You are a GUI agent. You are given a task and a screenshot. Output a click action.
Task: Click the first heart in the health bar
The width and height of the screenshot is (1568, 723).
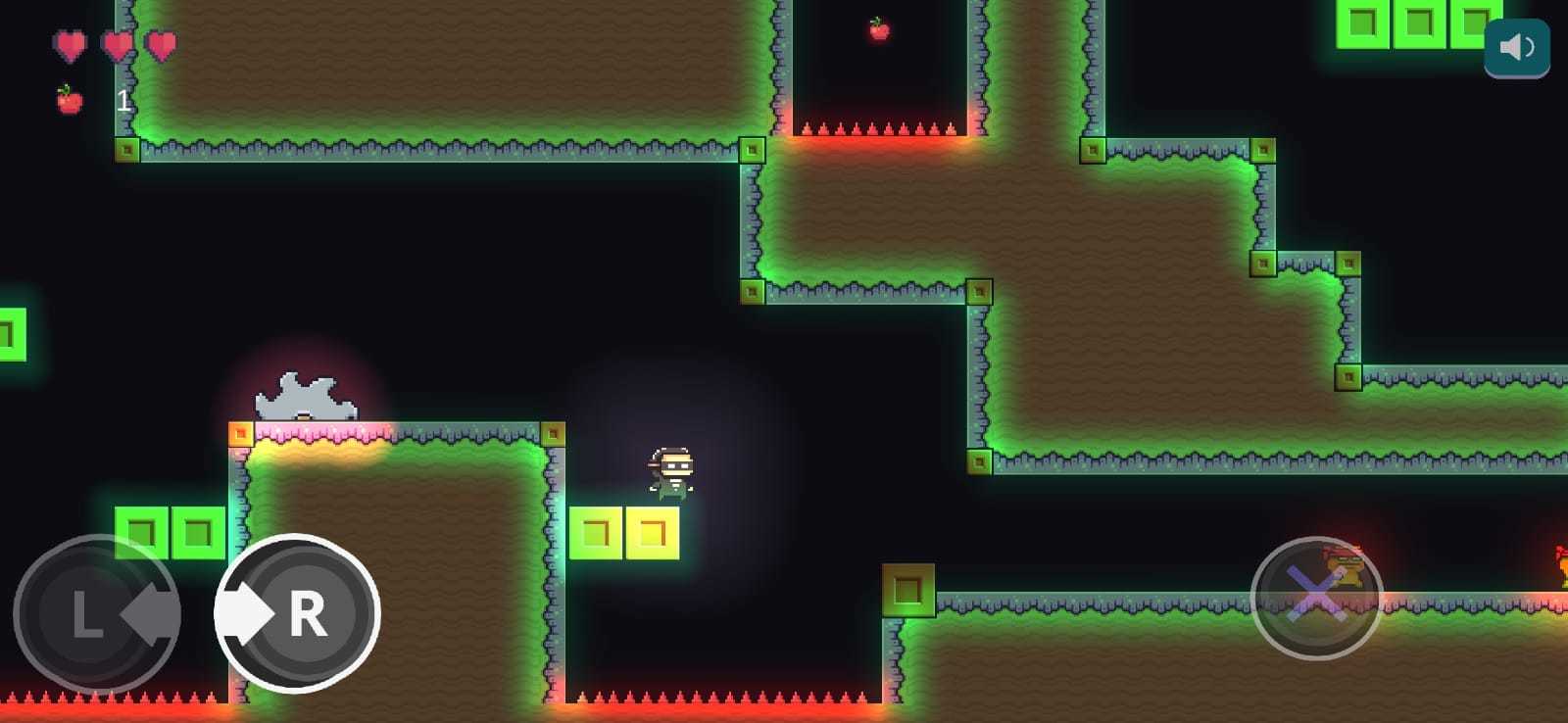coord(70,44)
